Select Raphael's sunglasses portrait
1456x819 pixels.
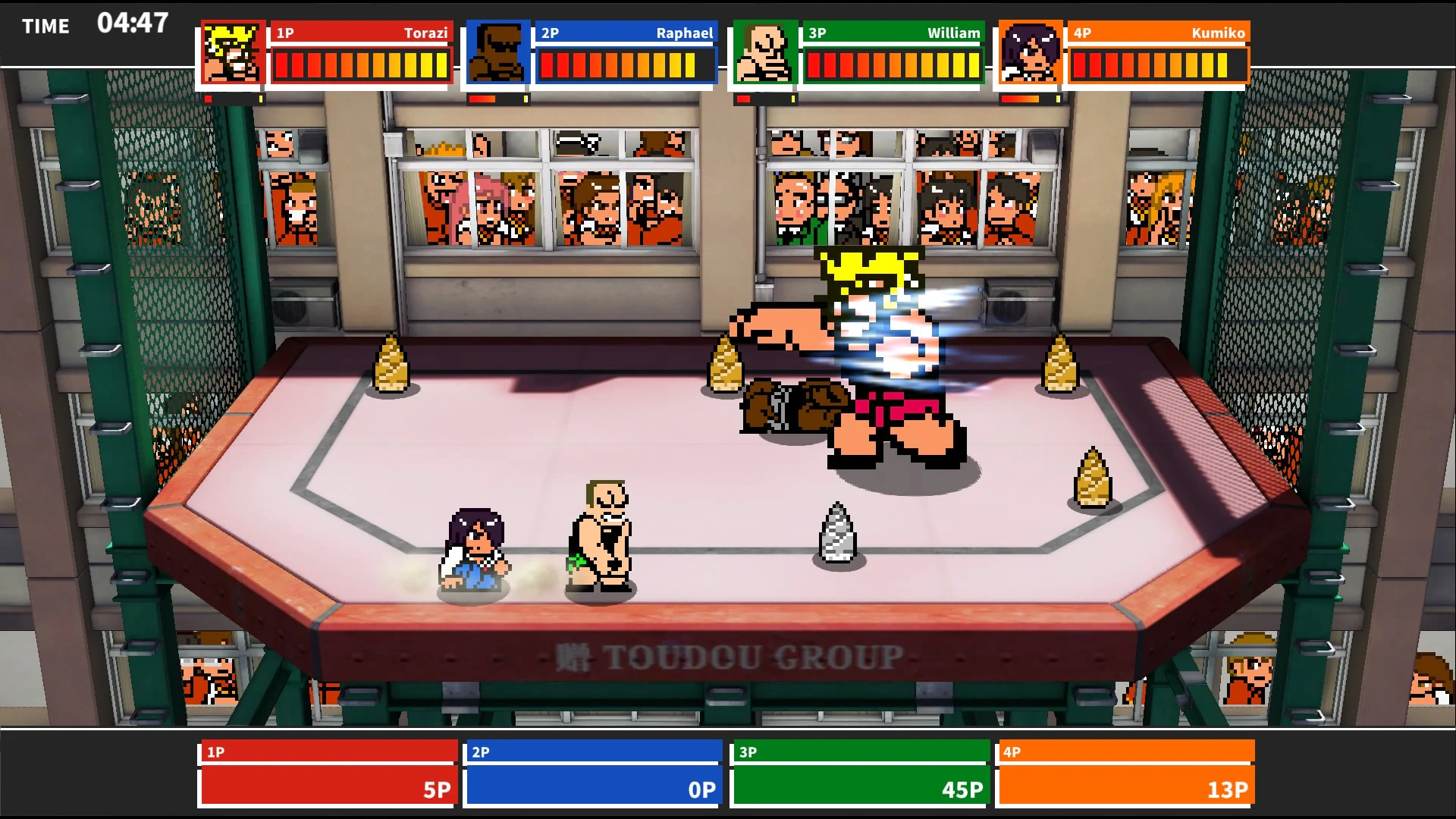pyautogui.click(x=497, y=53)
